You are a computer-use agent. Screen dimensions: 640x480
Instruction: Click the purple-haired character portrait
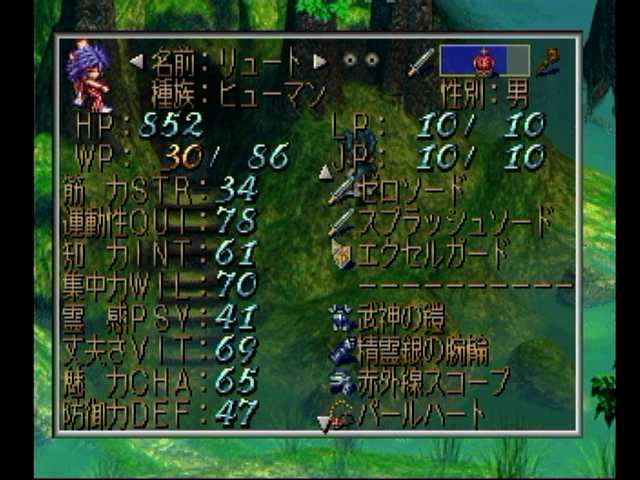click(89, 76)
